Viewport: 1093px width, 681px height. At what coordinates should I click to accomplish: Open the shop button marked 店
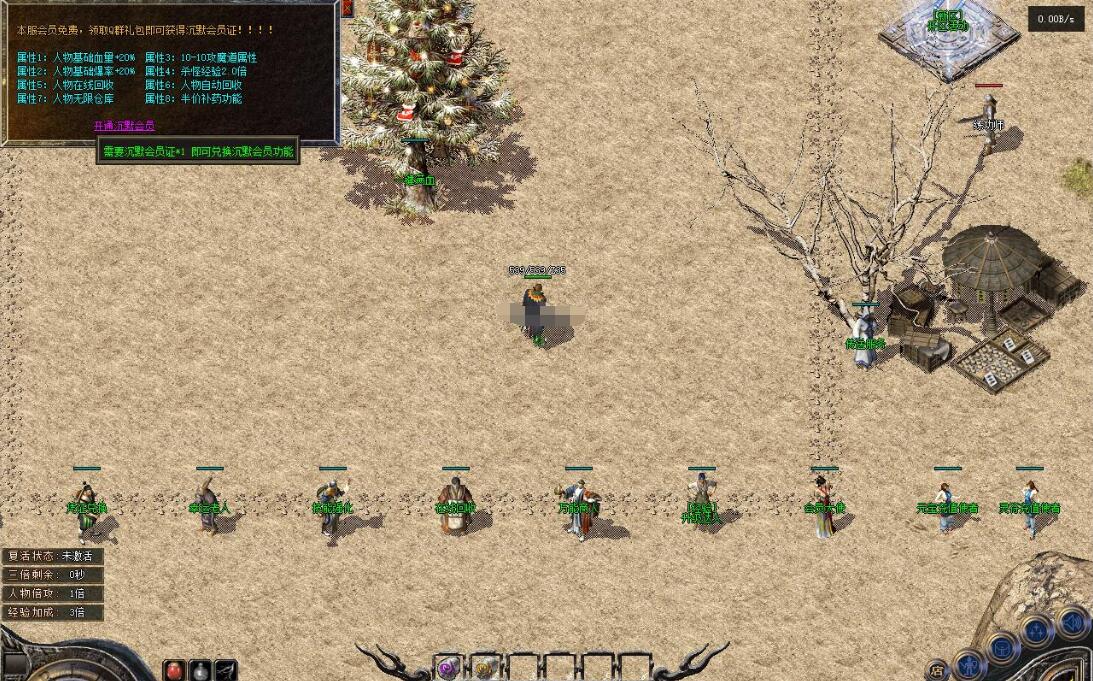coord(937,670)
